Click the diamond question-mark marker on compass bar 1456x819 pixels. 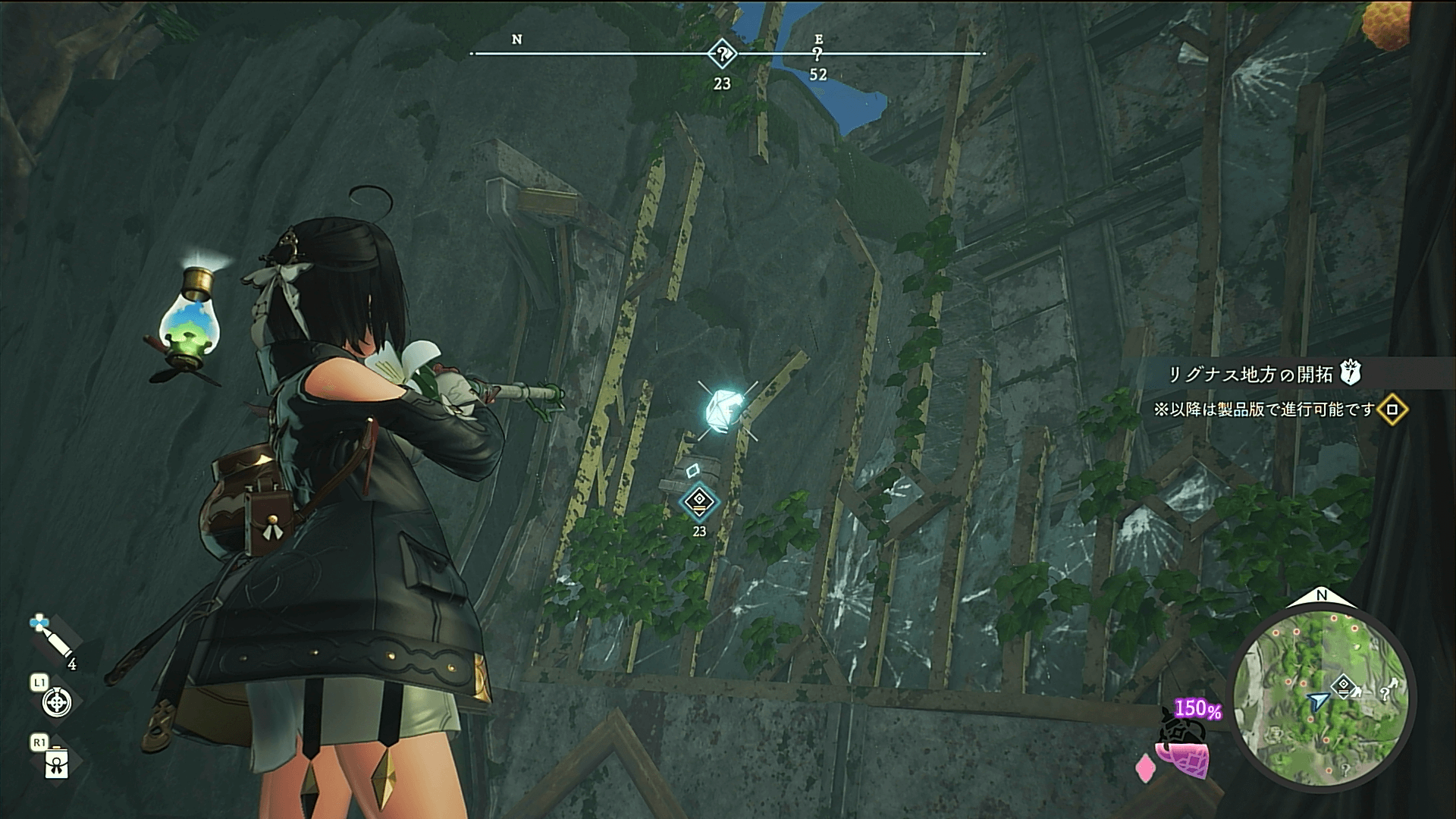(x=722, y=54)
